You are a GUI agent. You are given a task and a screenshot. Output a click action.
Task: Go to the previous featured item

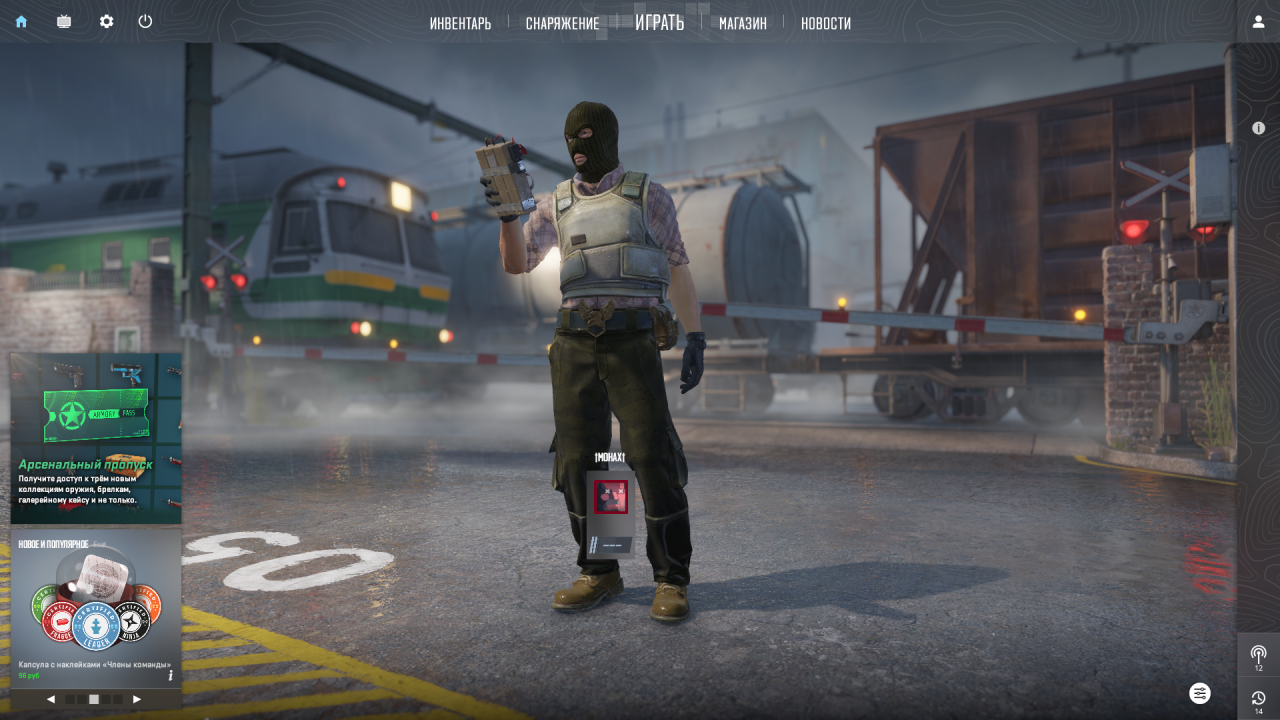click(x=51, y=699)
